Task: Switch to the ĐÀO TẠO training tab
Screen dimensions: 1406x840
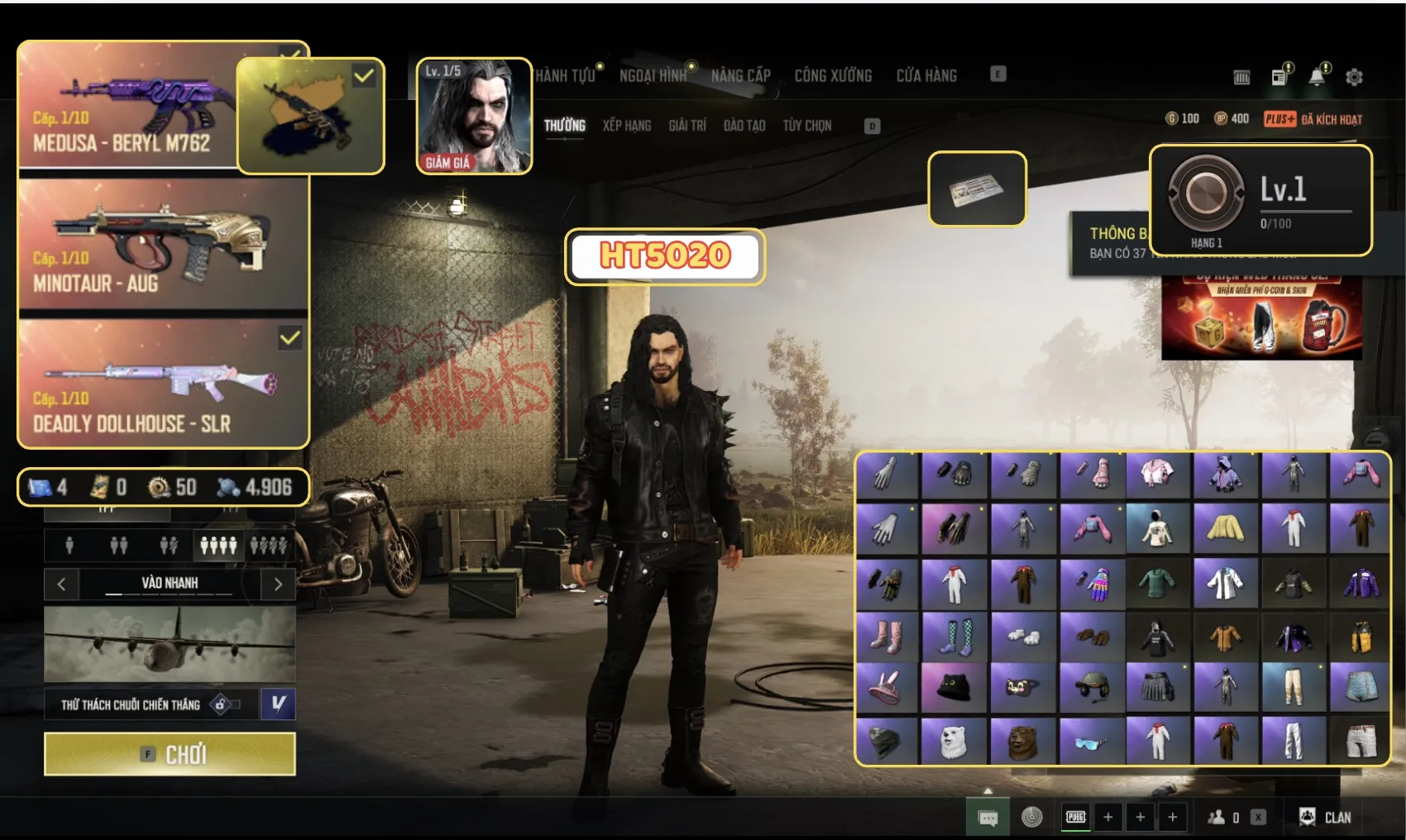Action: pyautogui.click(x=744, y=126)
